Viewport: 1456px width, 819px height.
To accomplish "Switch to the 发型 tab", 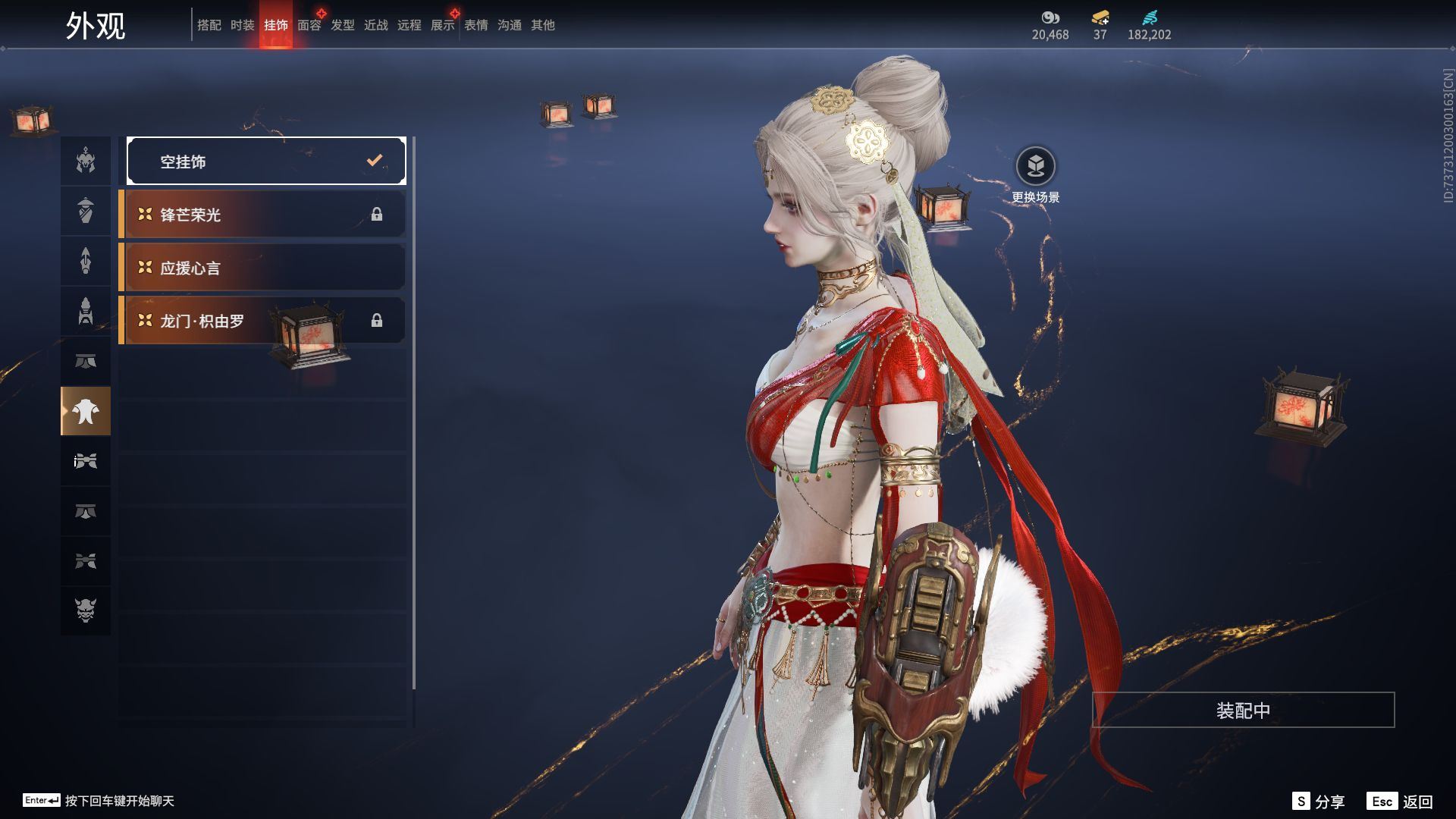I will [x=343, y=25].
